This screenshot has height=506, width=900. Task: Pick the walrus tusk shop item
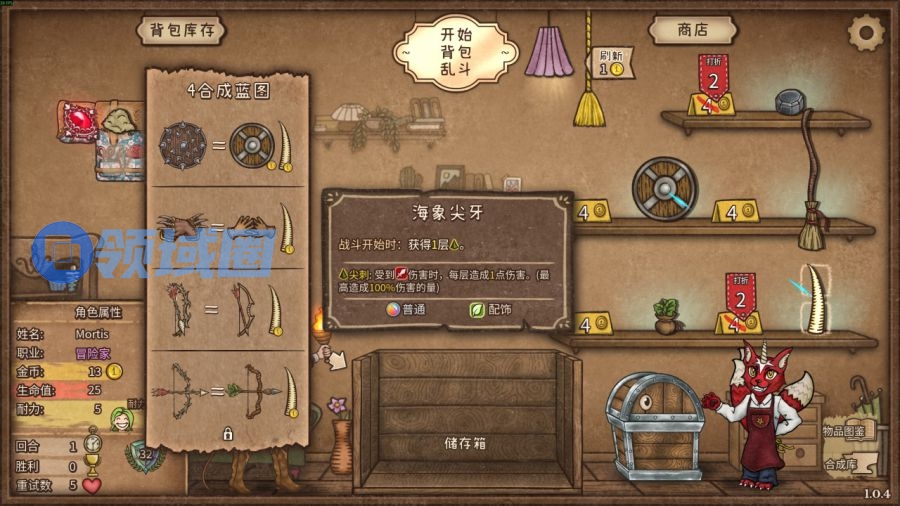pyautogui.click(x=816, y=297)
